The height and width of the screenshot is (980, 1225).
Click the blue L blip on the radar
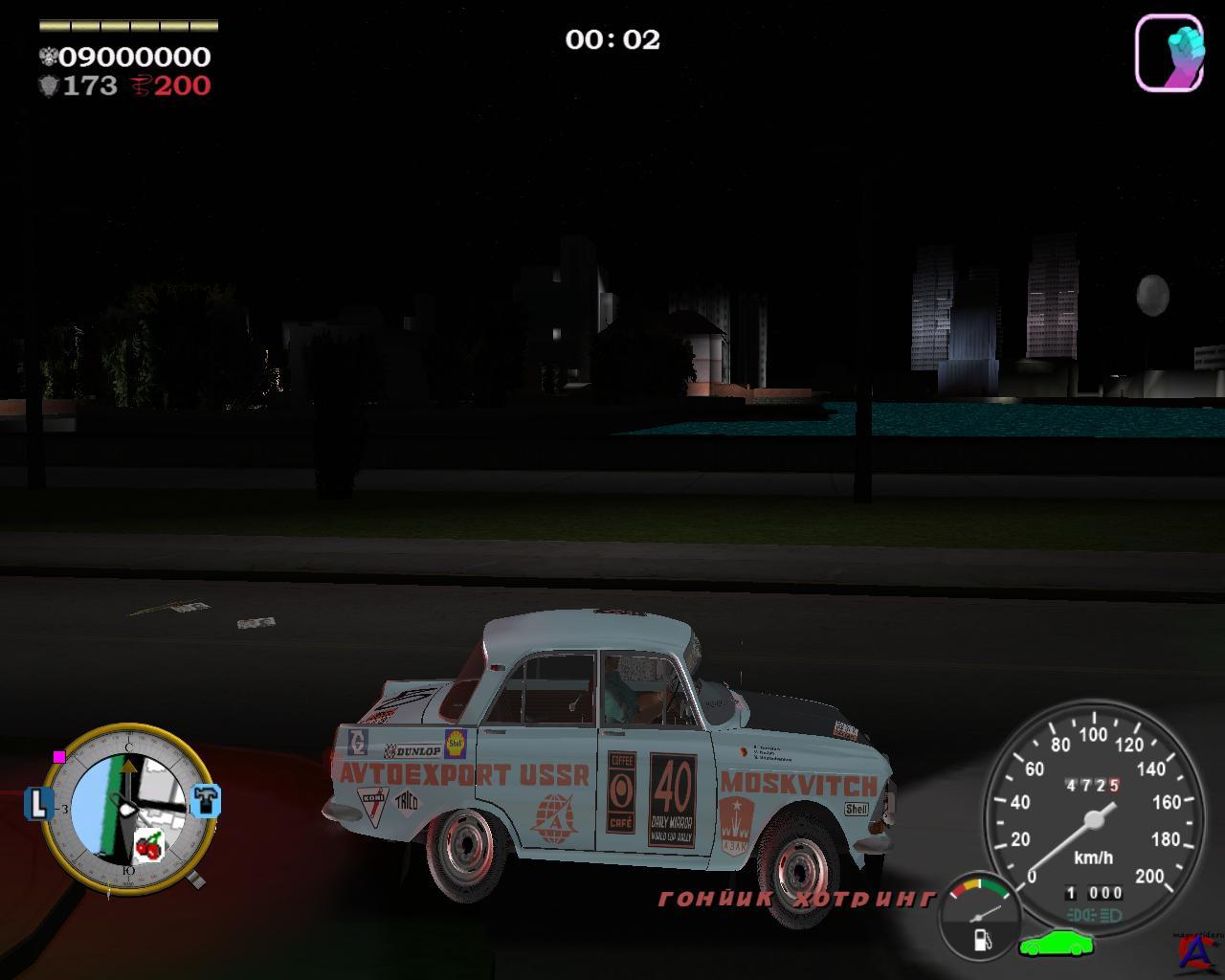[x=38, y=803]
